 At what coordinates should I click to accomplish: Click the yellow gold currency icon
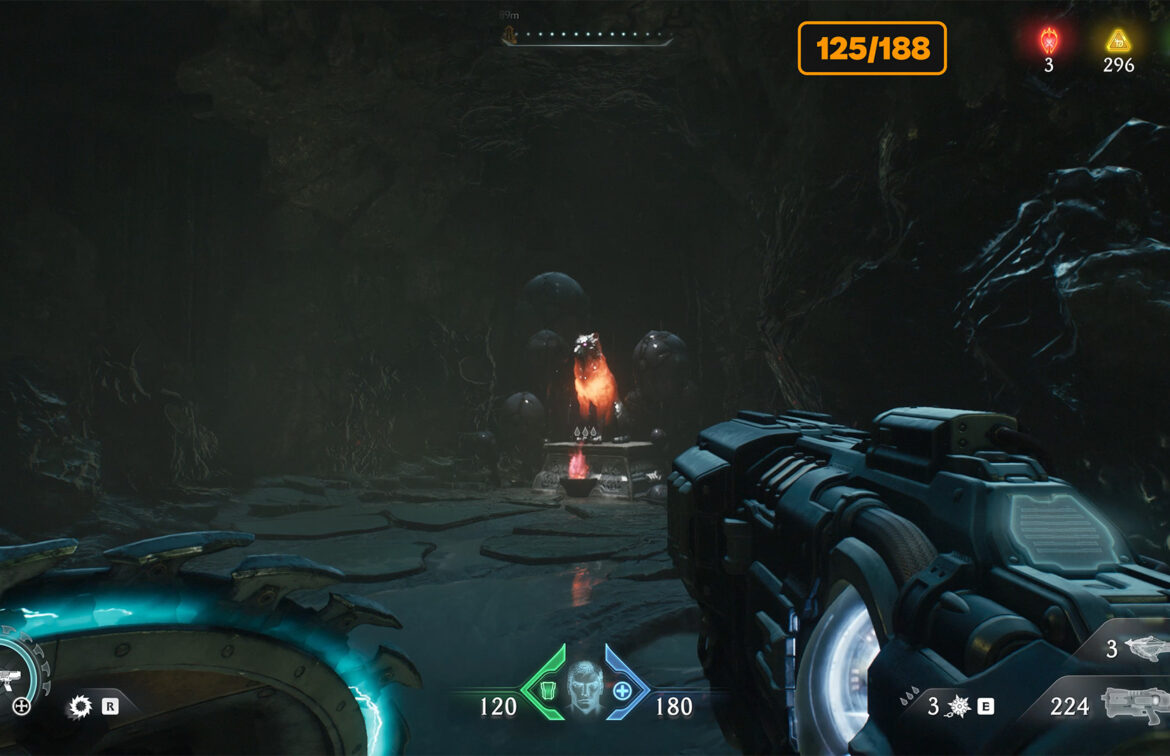[1117, 41]
